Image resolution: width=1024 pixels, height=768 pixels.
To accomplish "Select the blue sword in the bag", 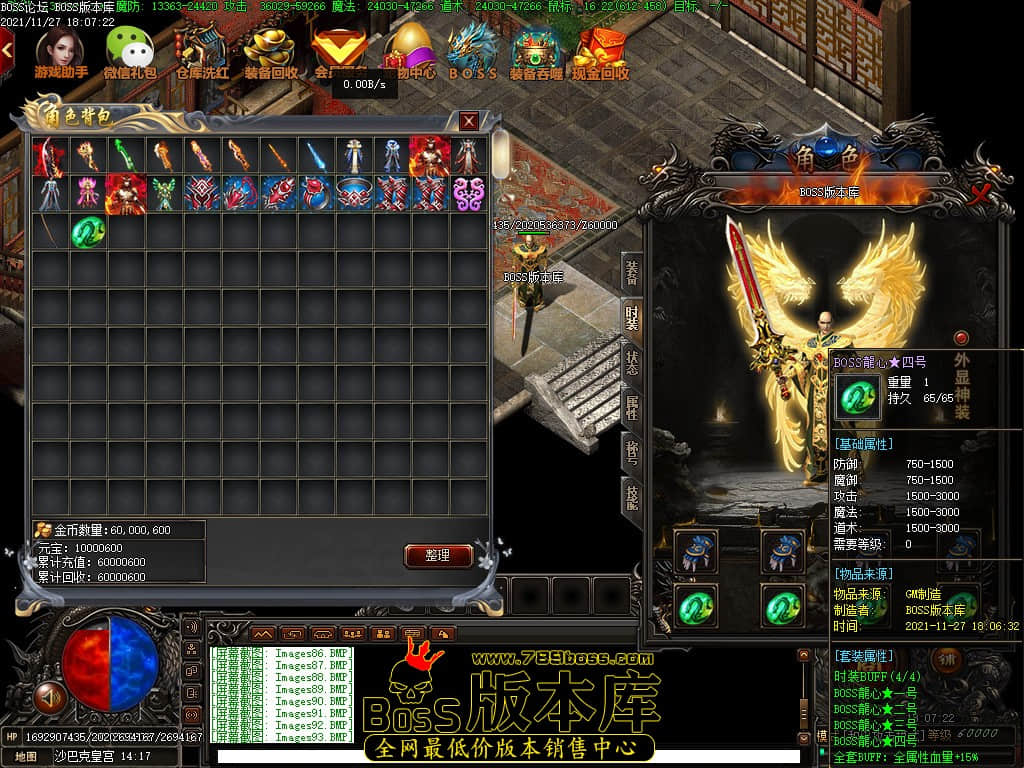I will pos(316,155).
